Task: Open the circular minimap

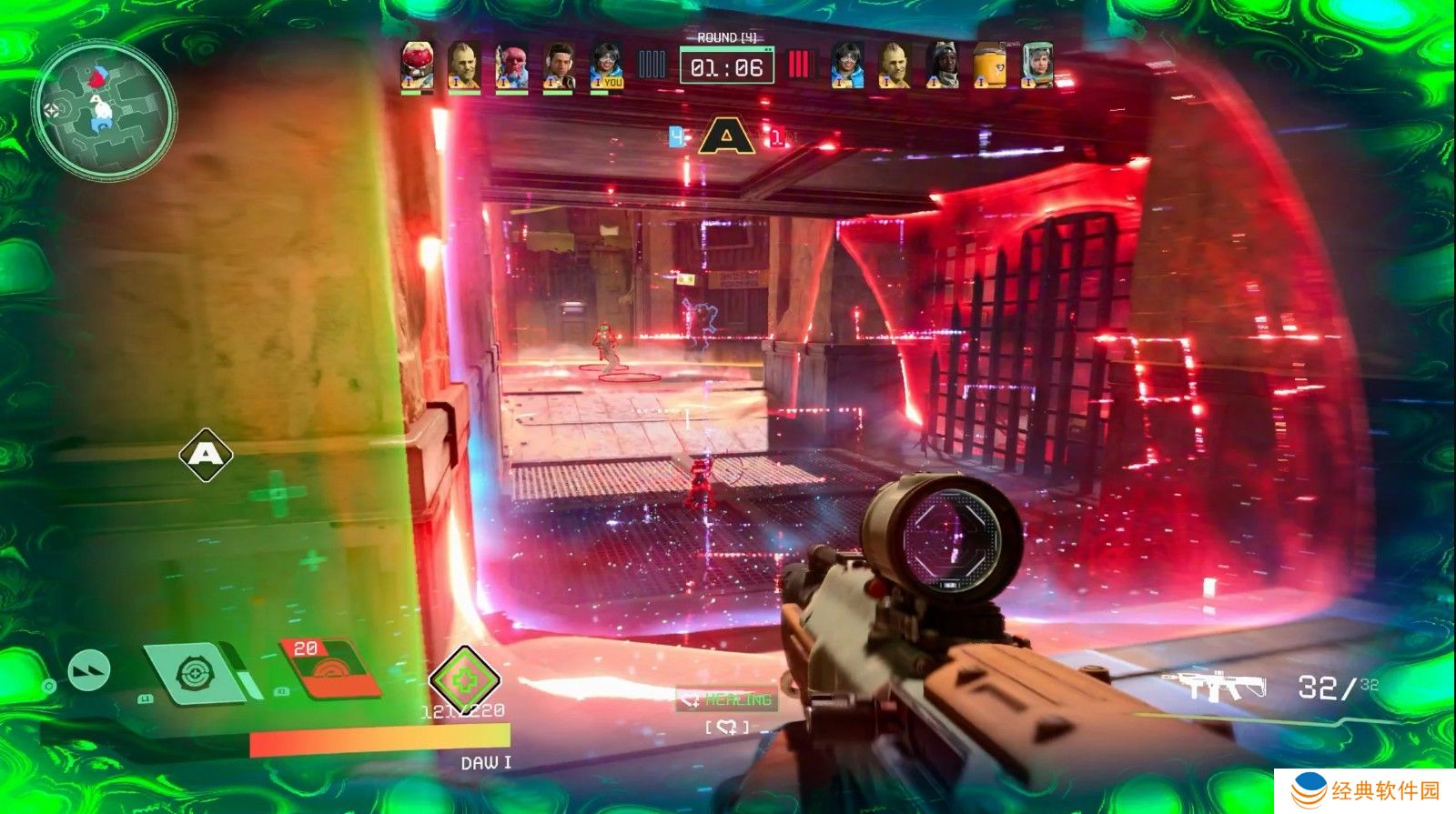Action: click(104, 110)
